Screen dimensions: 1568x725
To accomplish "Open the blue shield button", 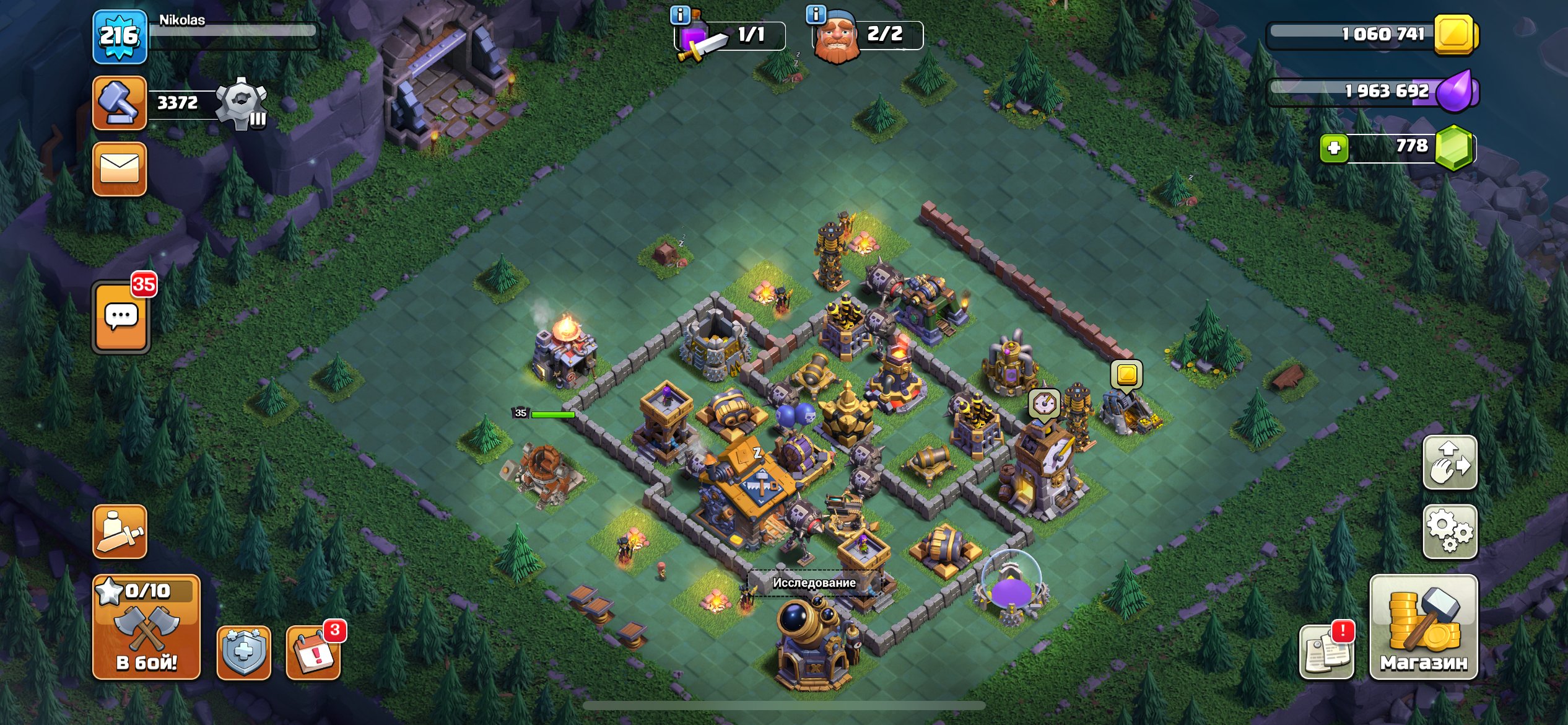I will point(243,653).
